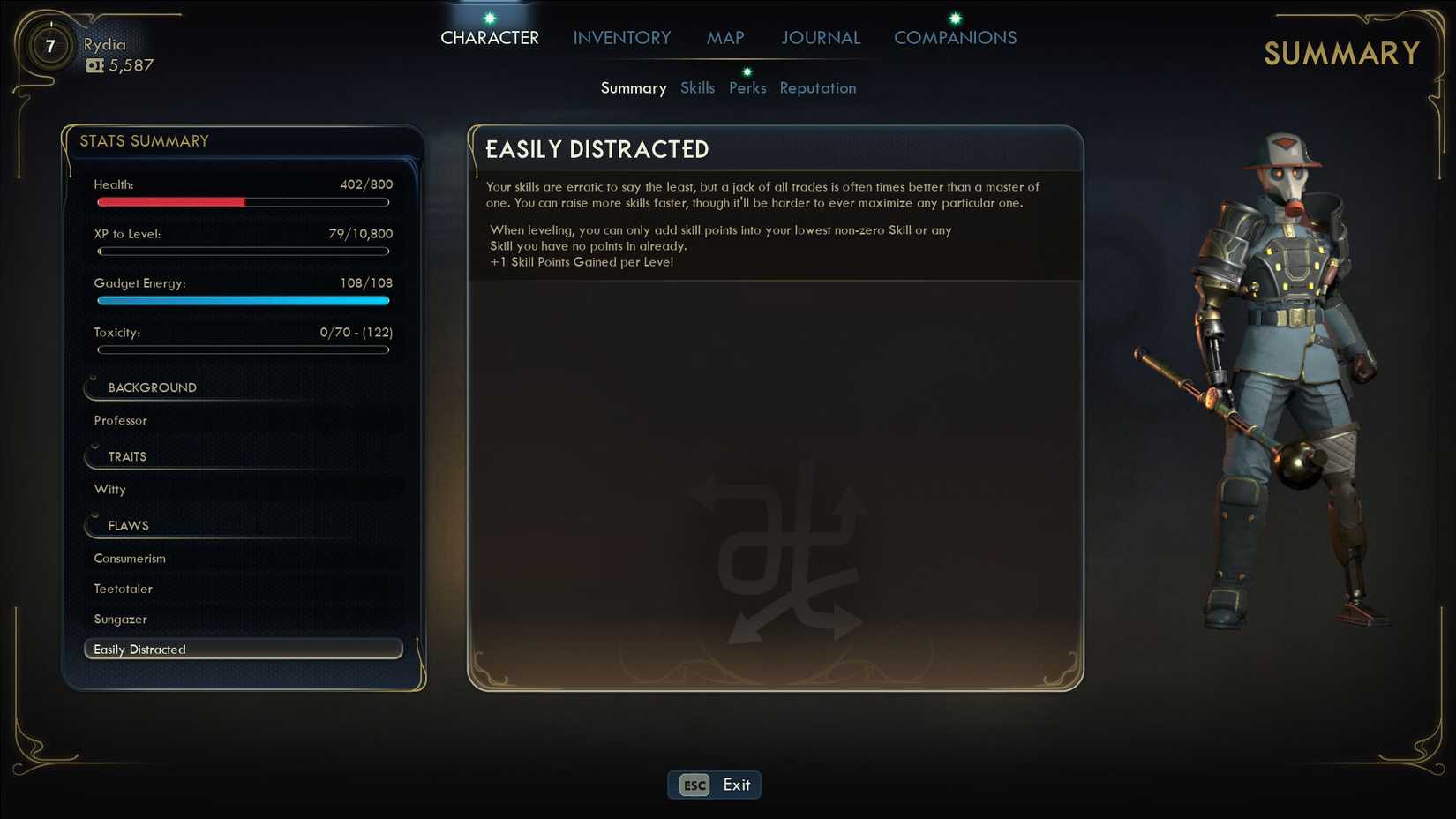Click the ESC key icon beside Exit
1456x819 pixels.
point(693,785)
